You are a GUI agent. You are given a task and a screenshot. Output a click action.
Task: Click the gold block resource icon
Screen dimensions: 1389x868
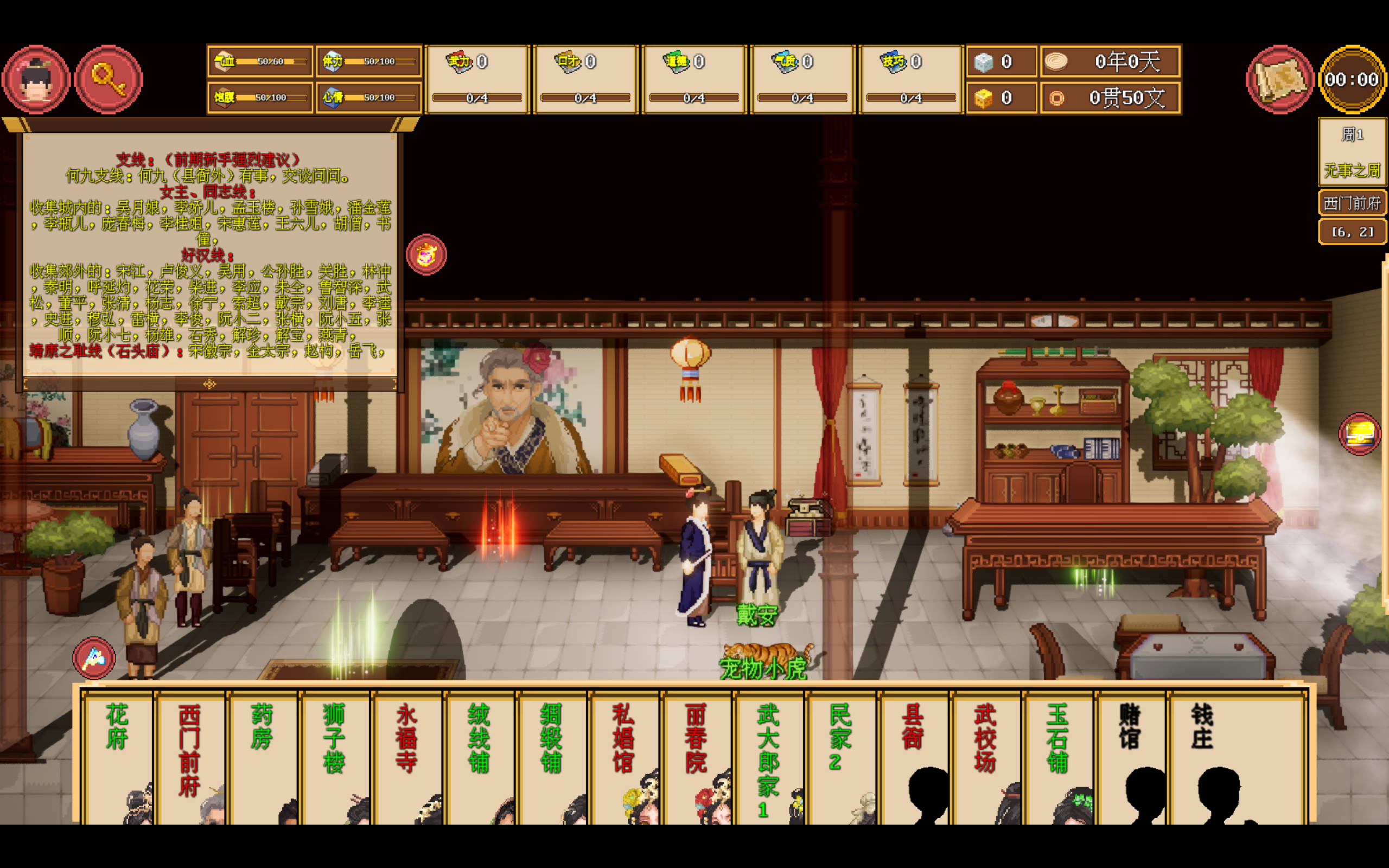click(985, 98)
